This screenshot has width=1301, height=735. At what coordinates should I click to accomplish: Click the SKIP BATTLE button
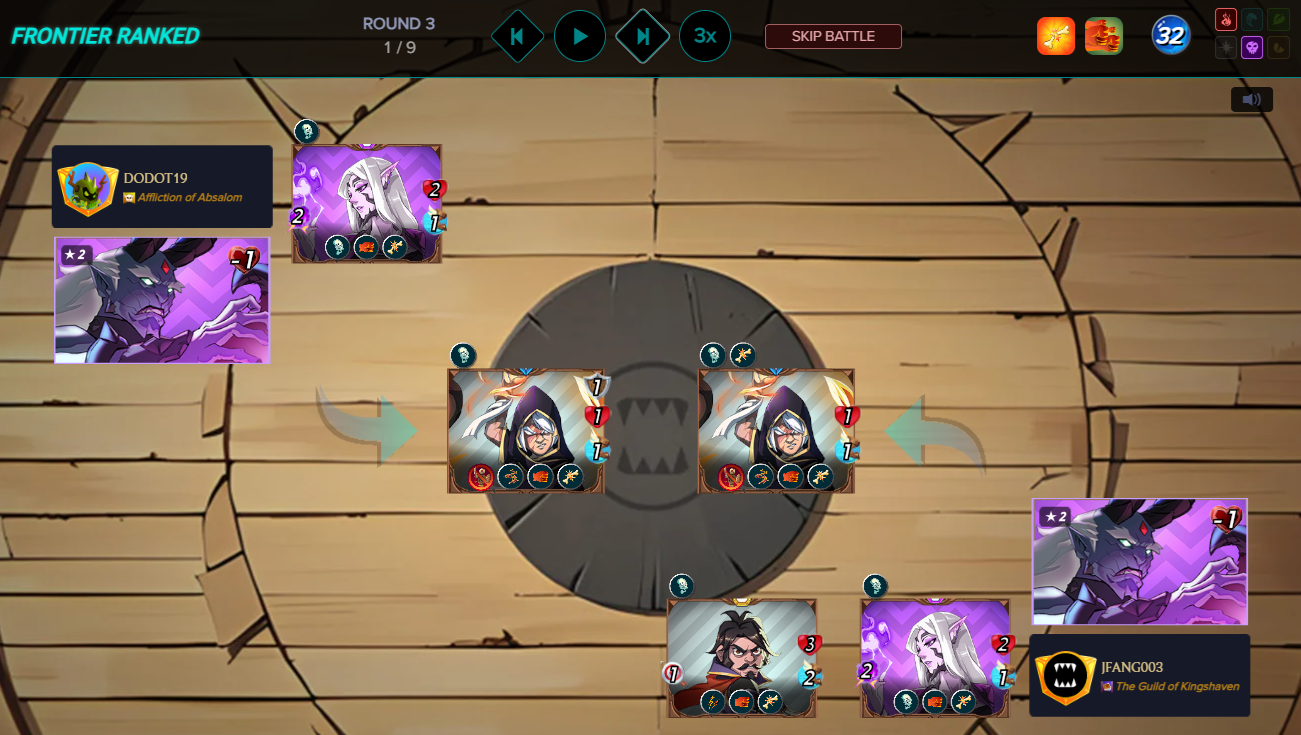832,35
